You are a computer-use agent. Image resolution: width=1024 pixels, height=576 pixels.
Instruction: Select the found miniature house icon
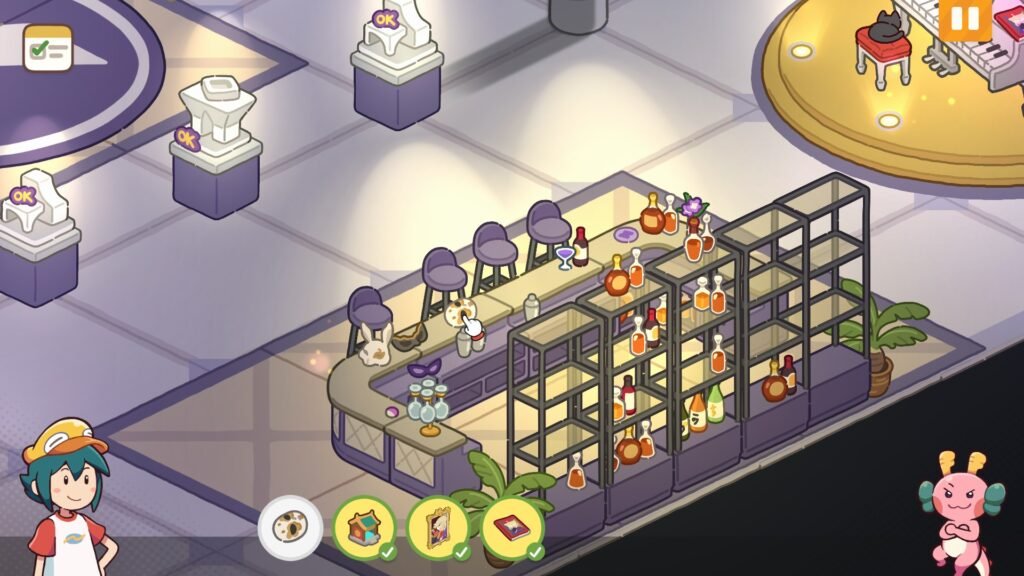[x=364, y=527]
